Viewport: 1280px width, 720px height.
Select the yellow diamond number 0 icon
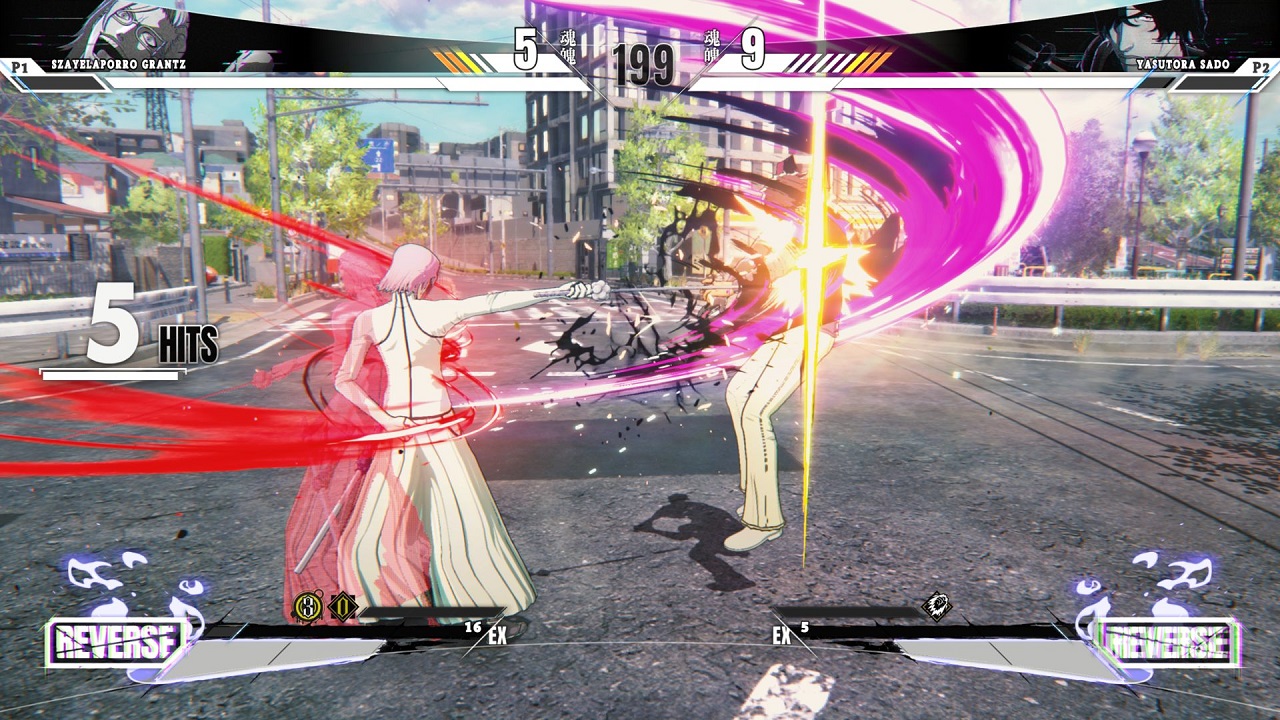tap(343, 606)
